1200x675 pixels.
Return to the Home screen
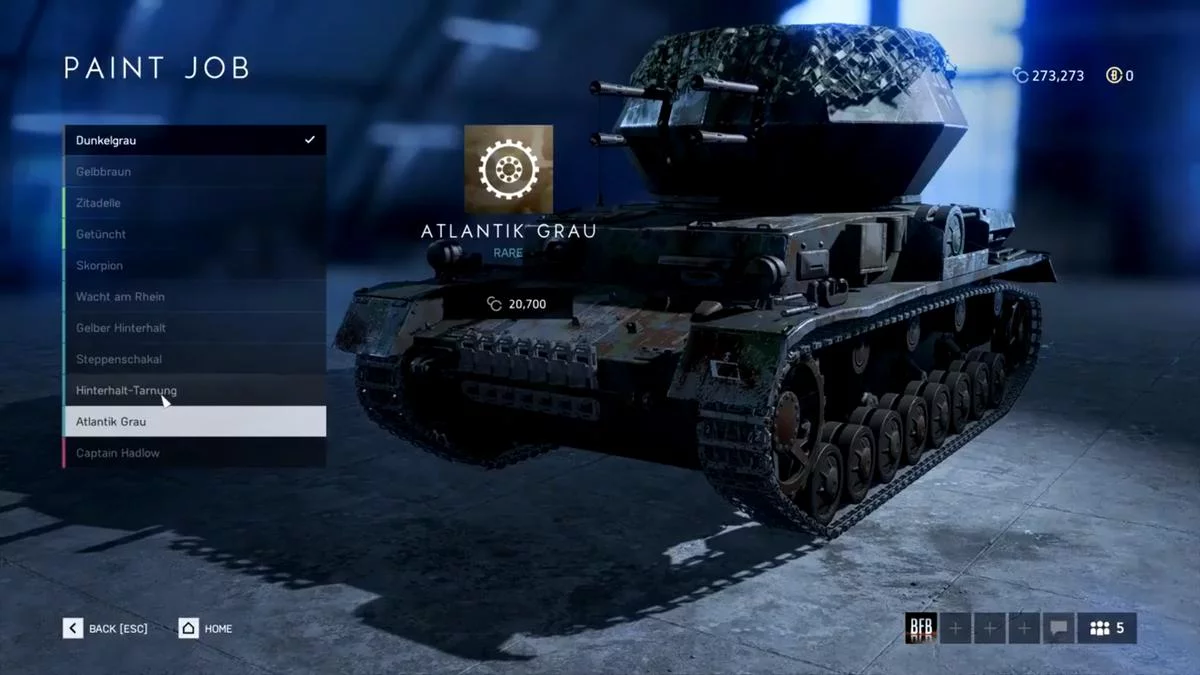point(205,628)
